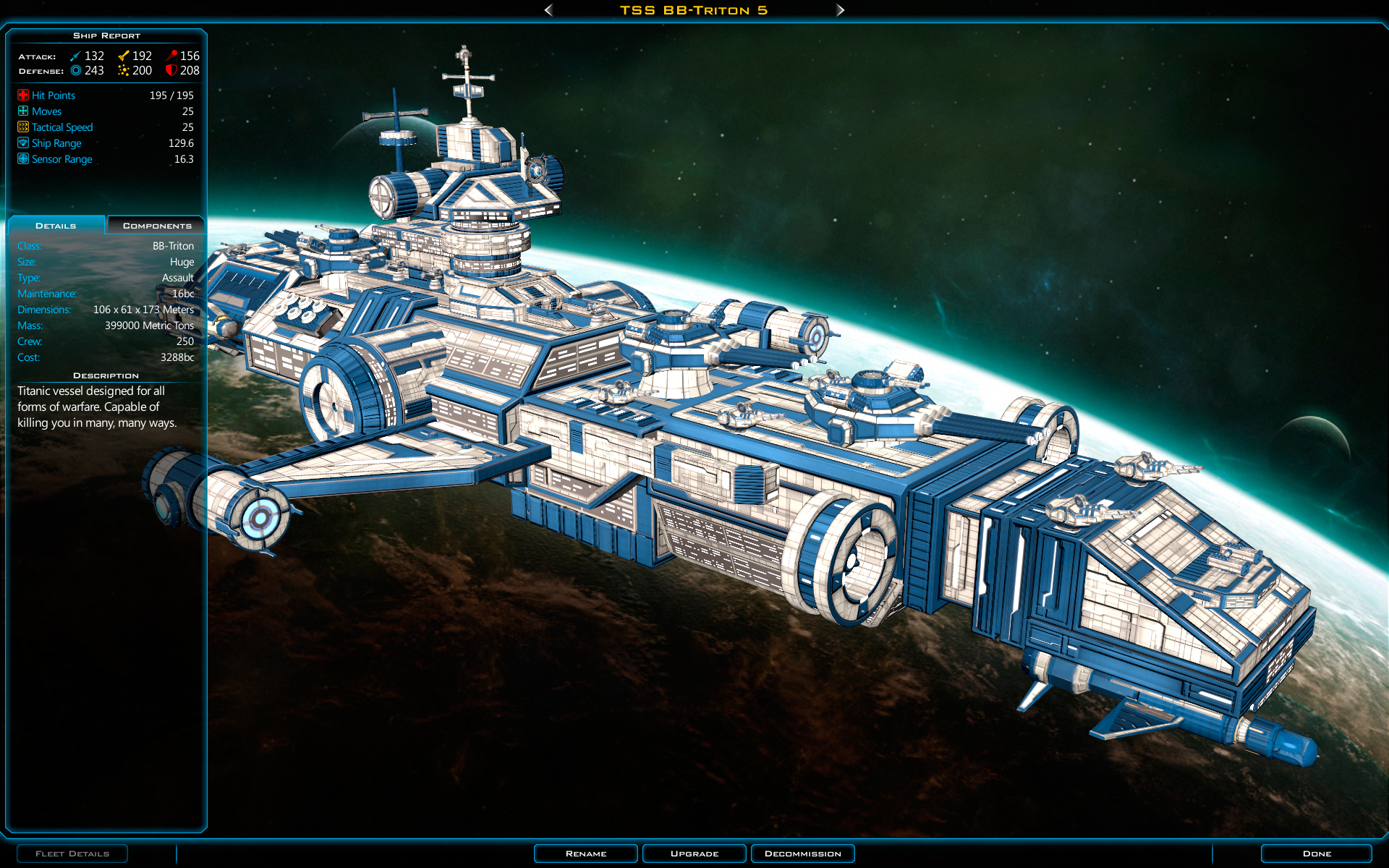
Task: Click the TSS BB-Triton 5 title
Action: [x=694, y=10]
